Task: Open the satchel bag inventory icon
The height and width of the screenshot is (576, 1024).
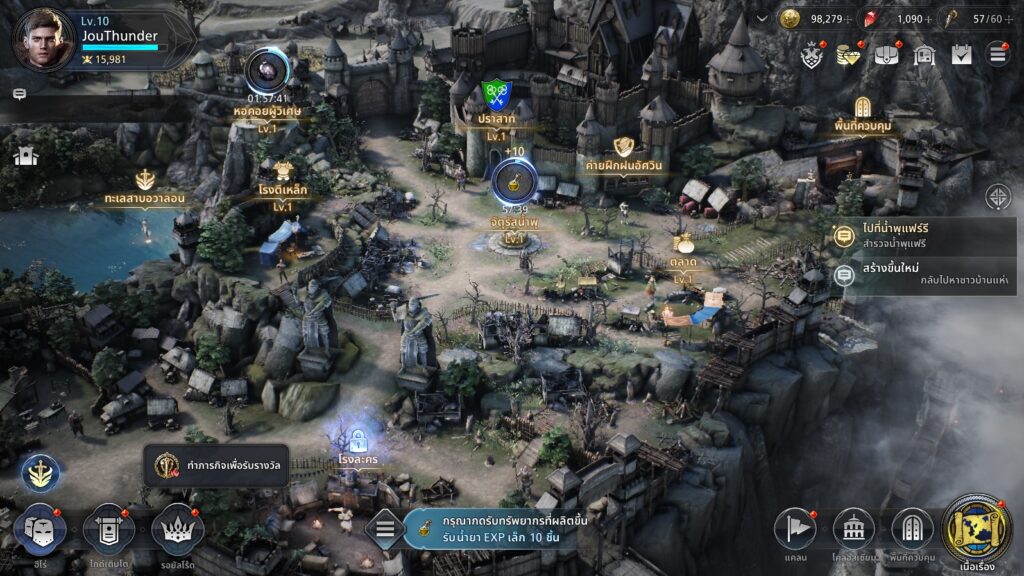Action: (887, 55)
